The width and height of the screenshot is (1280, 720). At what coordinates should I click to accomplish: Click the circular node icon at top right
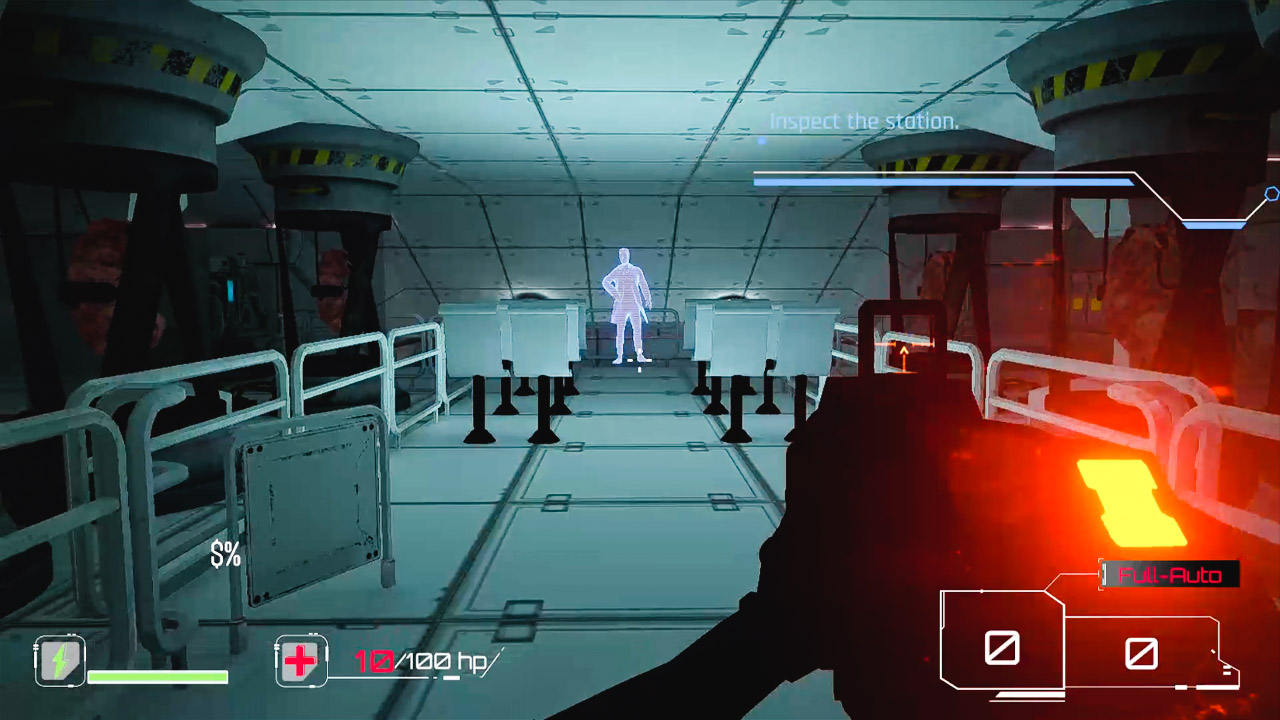click(x=1272, y=196)
